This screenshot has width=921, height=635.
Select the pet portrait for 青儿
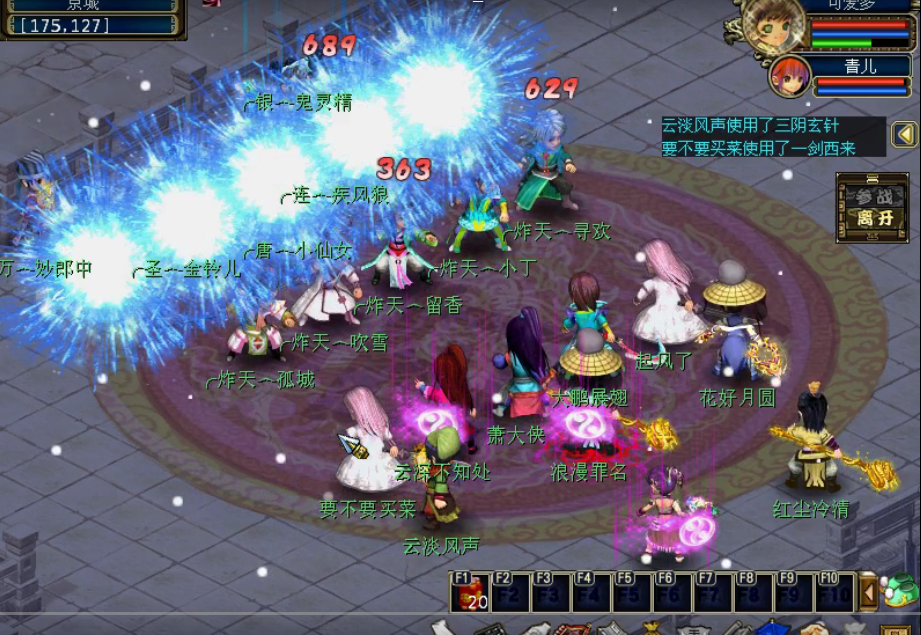click(789, 75)
